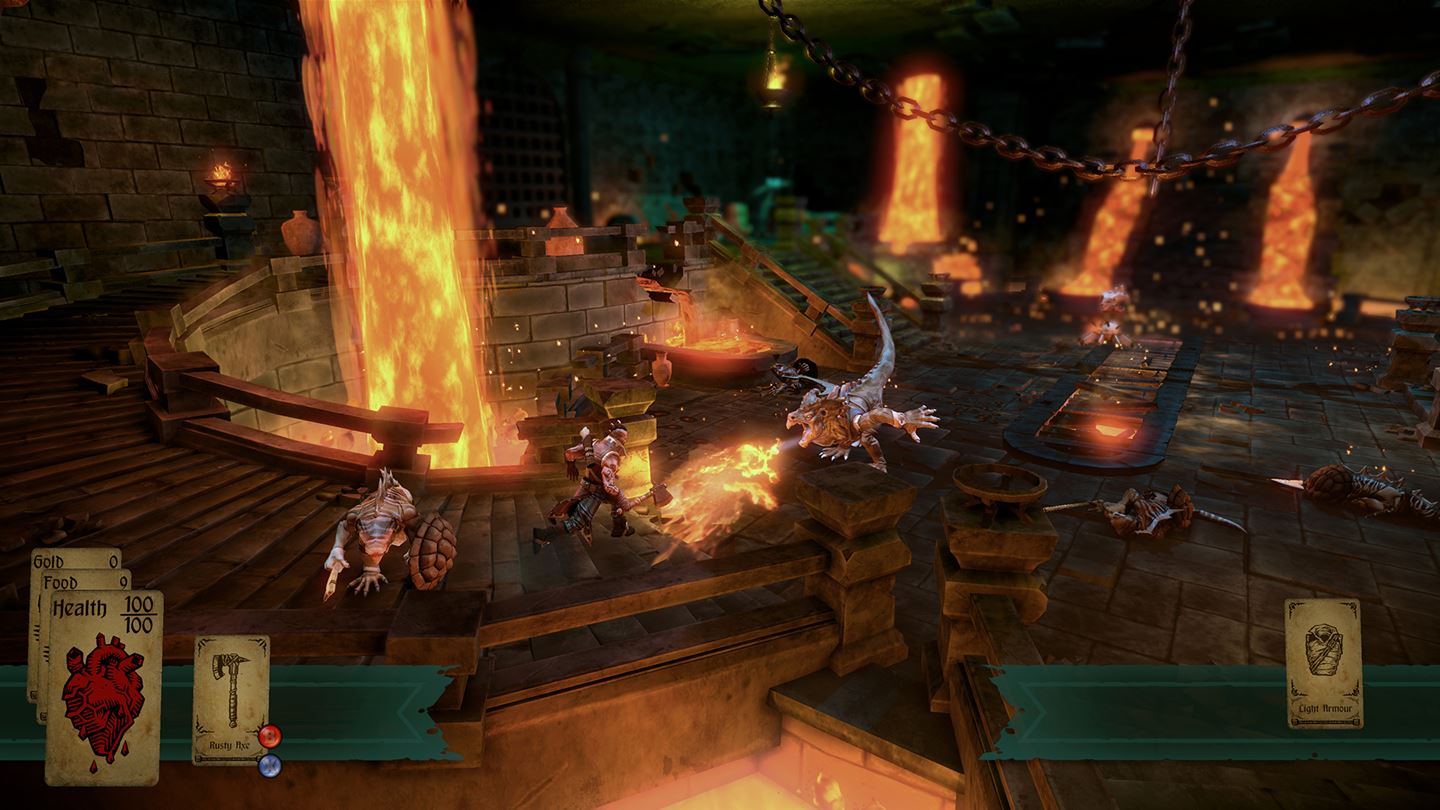Select the Food resource card
Viewport: 1440px width, 810px height.
pyautogui.click(x=82, y=584)
